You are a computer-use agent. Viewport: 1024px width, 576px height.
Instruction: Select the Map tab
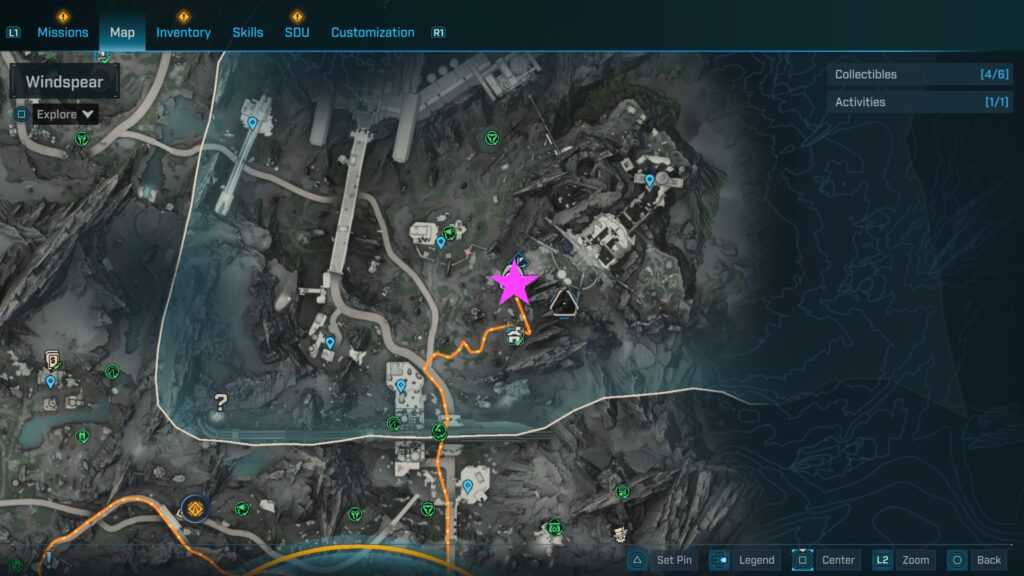pos(122,32)
